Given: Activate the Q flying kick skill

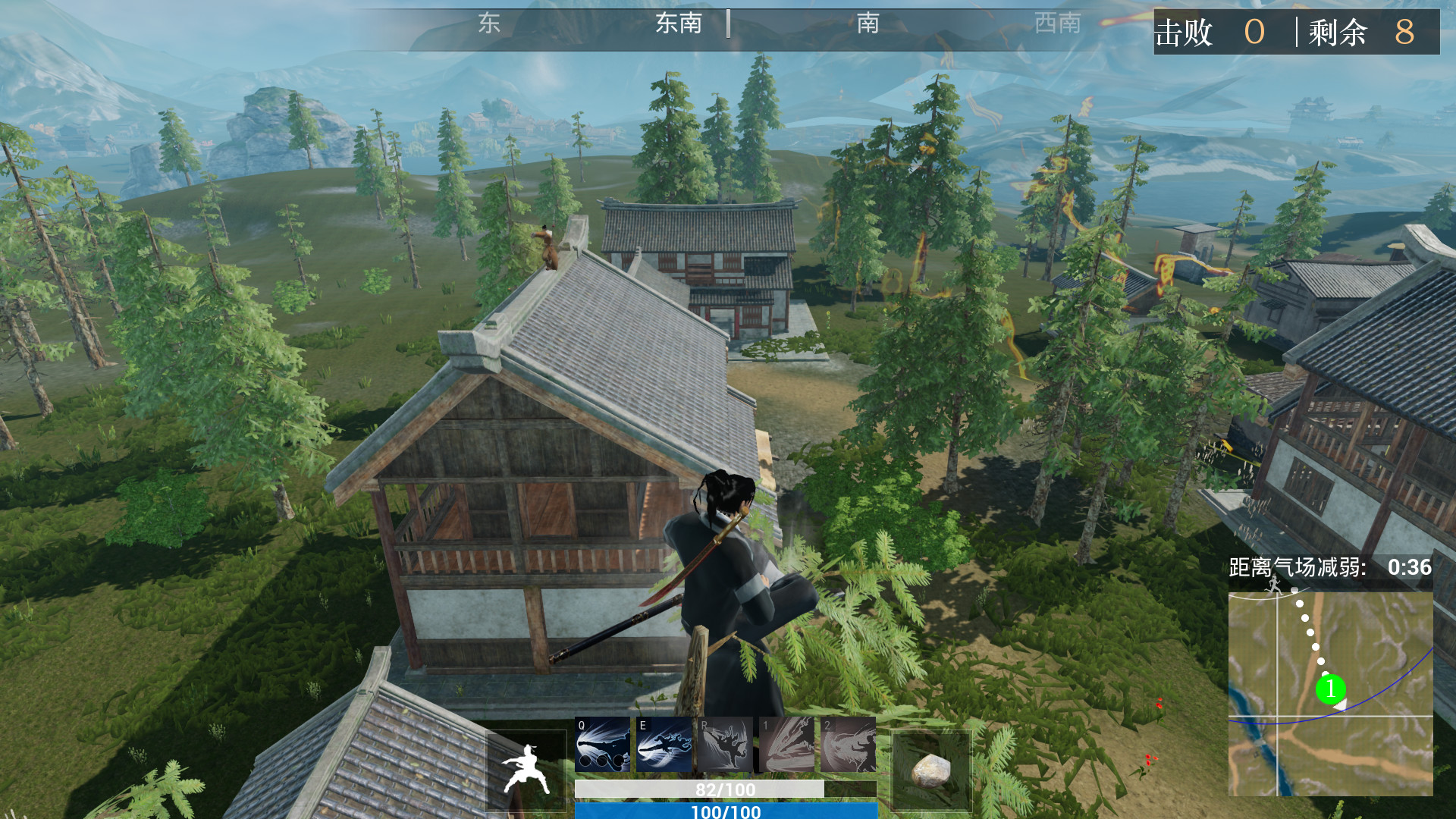Looking at the screenshot, I should coord(603,743).
